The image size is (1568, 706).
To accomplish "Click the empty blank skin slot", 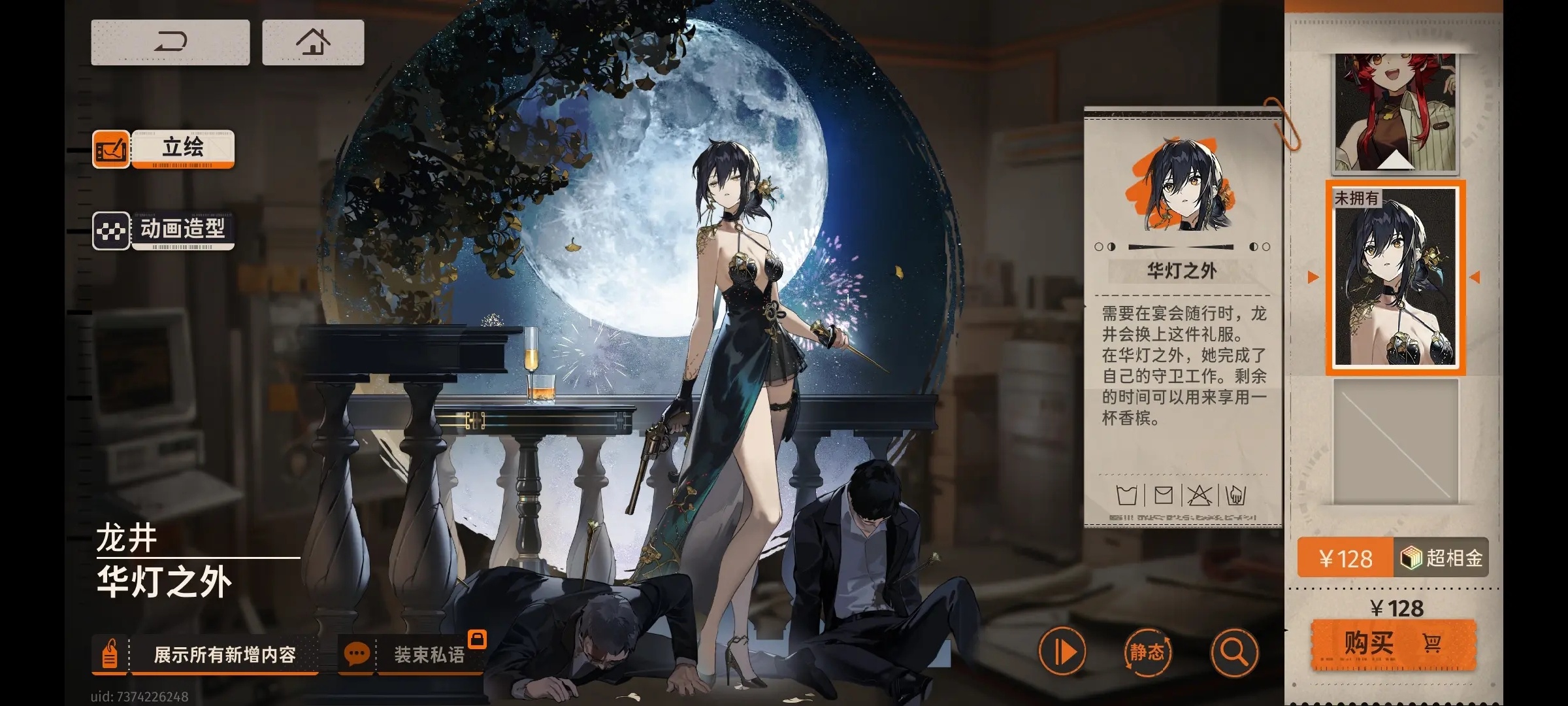I will 1395,442.
